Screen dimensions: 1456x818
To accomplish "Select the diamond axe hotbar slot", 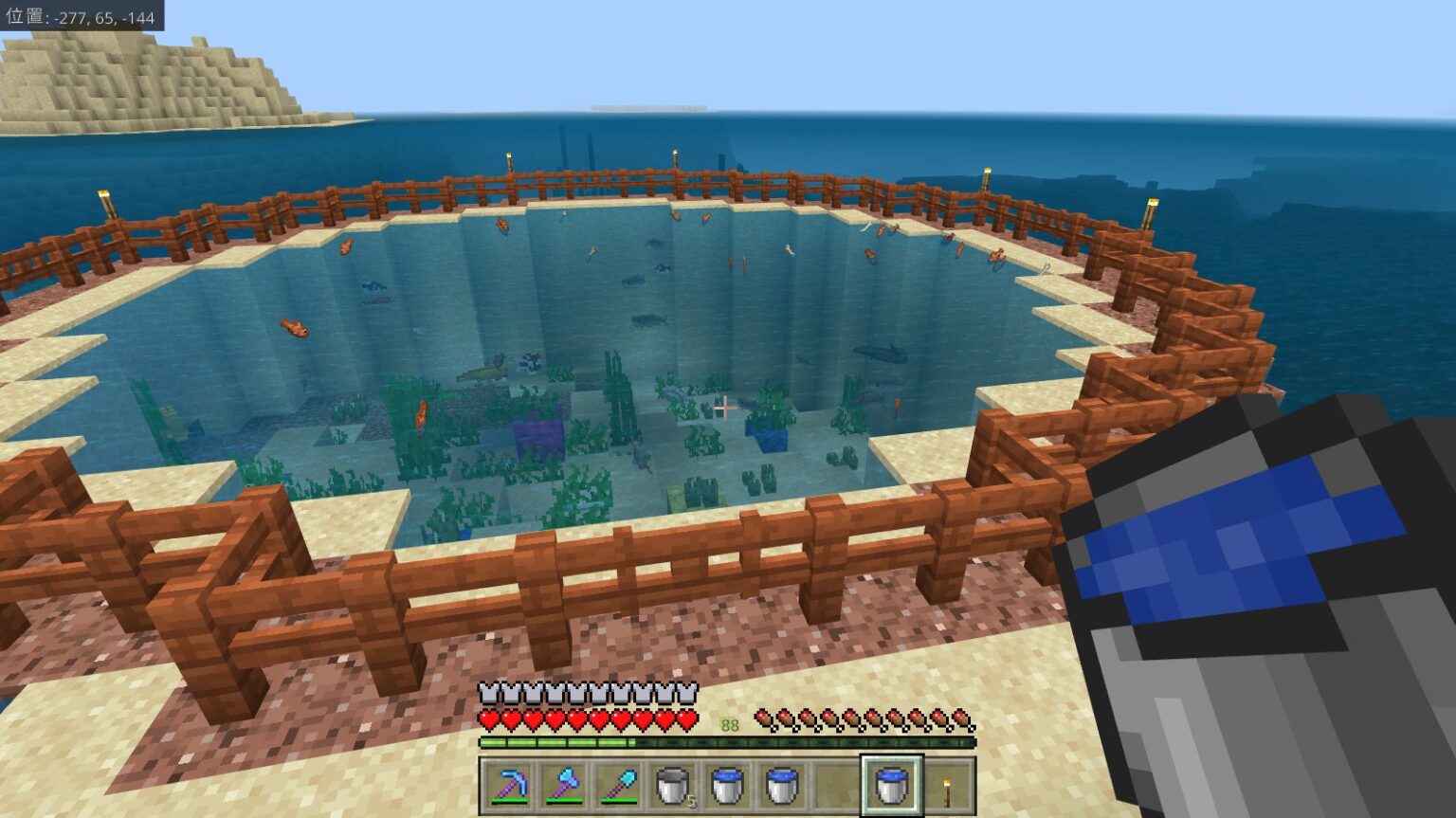I will click(x=564, y=786).
